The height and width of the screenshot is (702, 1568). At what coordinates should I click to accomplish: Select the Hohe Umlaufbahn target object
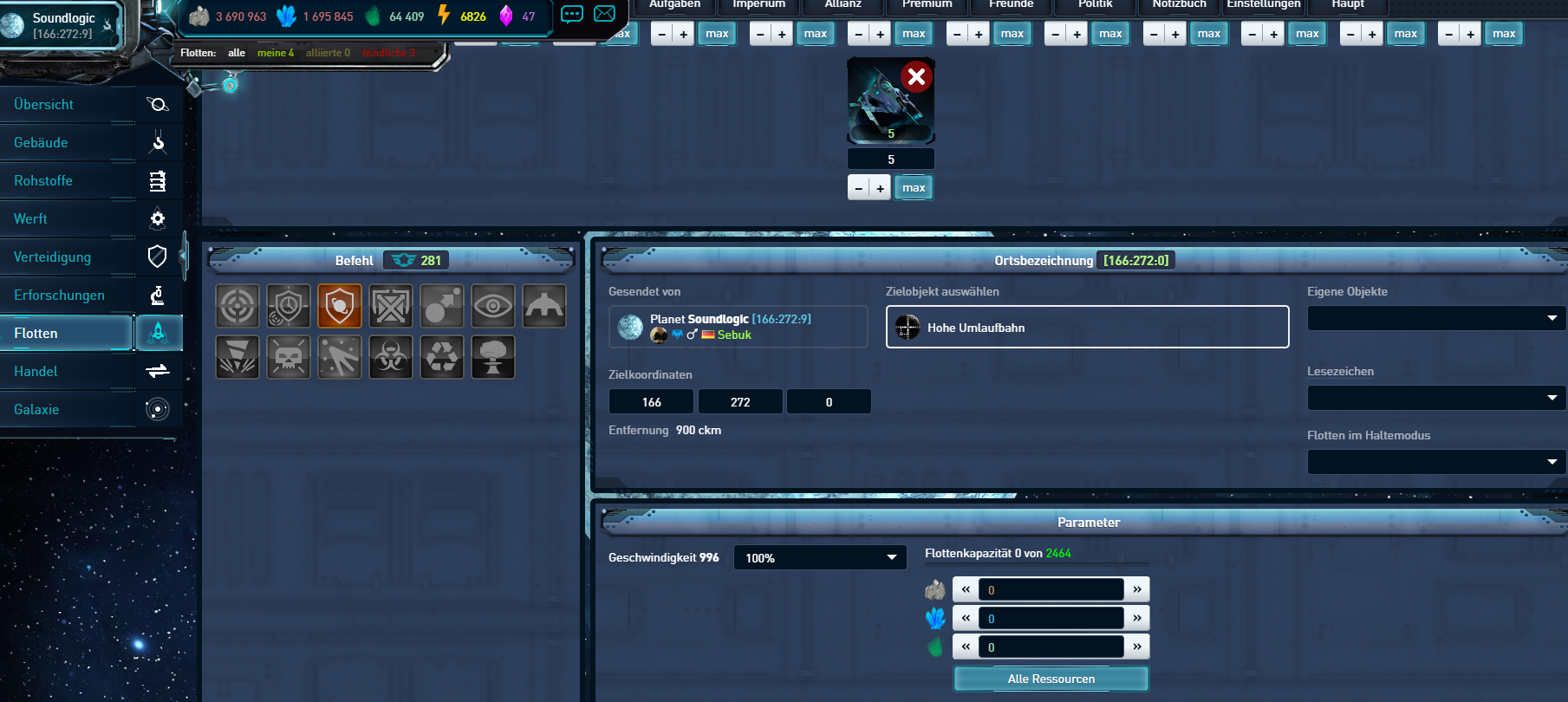coord(1087,327)
